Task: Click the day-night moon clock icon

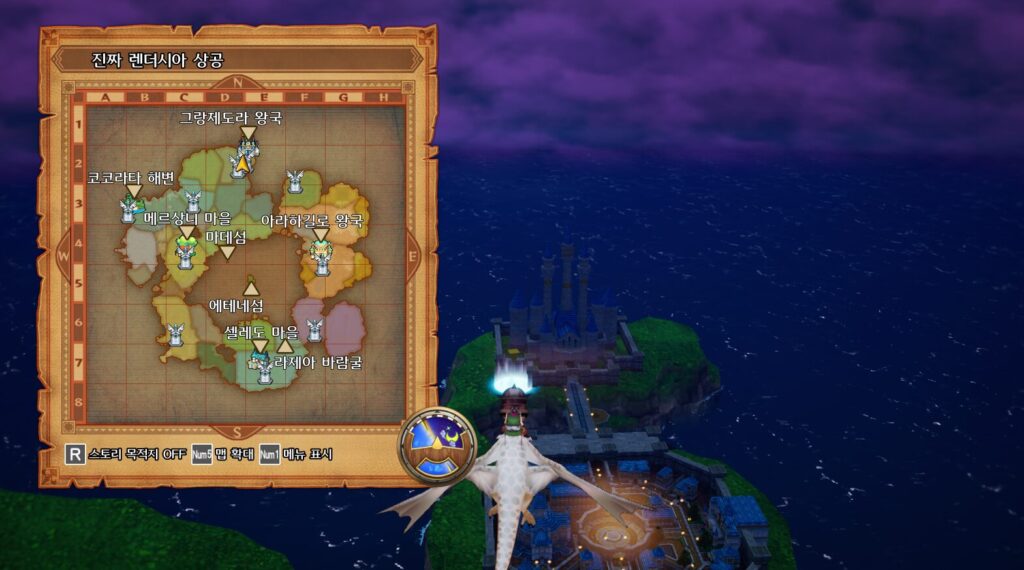Action: [x=436, y=445]
